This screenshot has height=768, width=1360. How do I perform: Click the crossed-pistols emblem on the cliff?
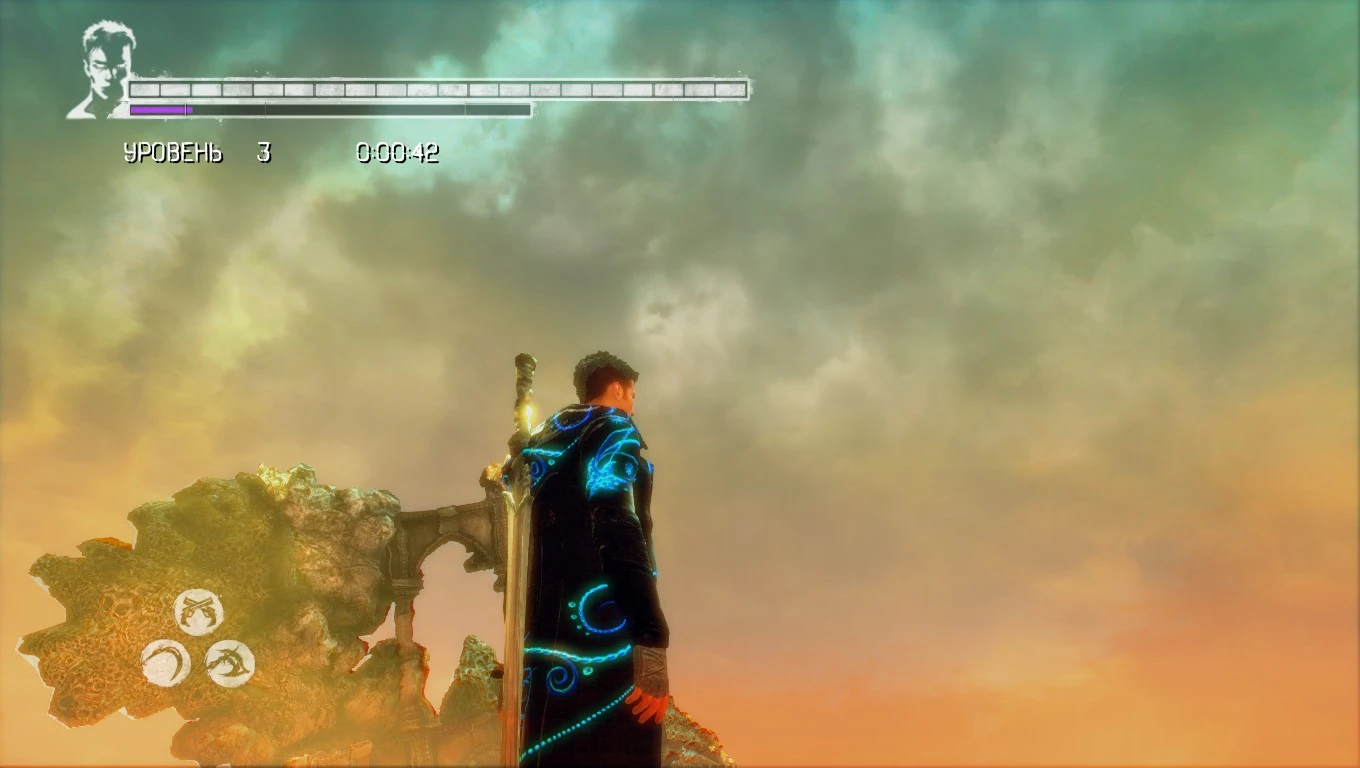197,610
